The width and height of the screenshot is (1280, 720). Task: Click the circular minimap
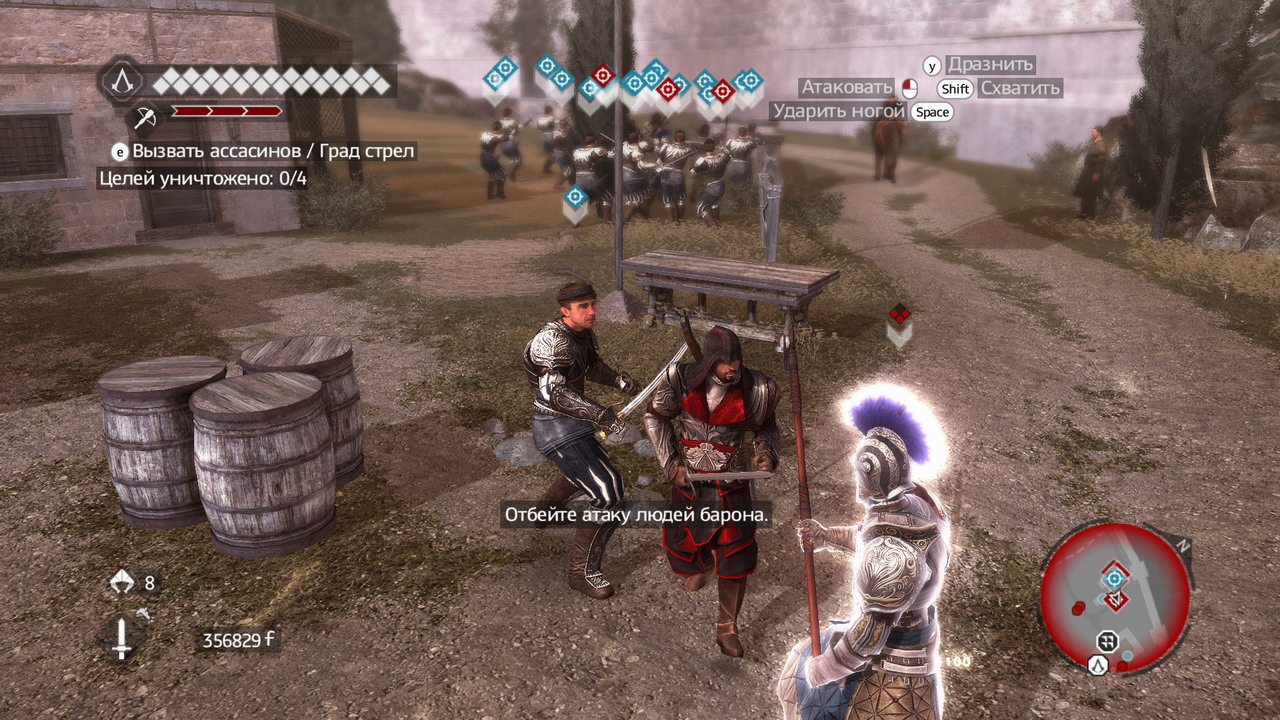coord(1115,598)
